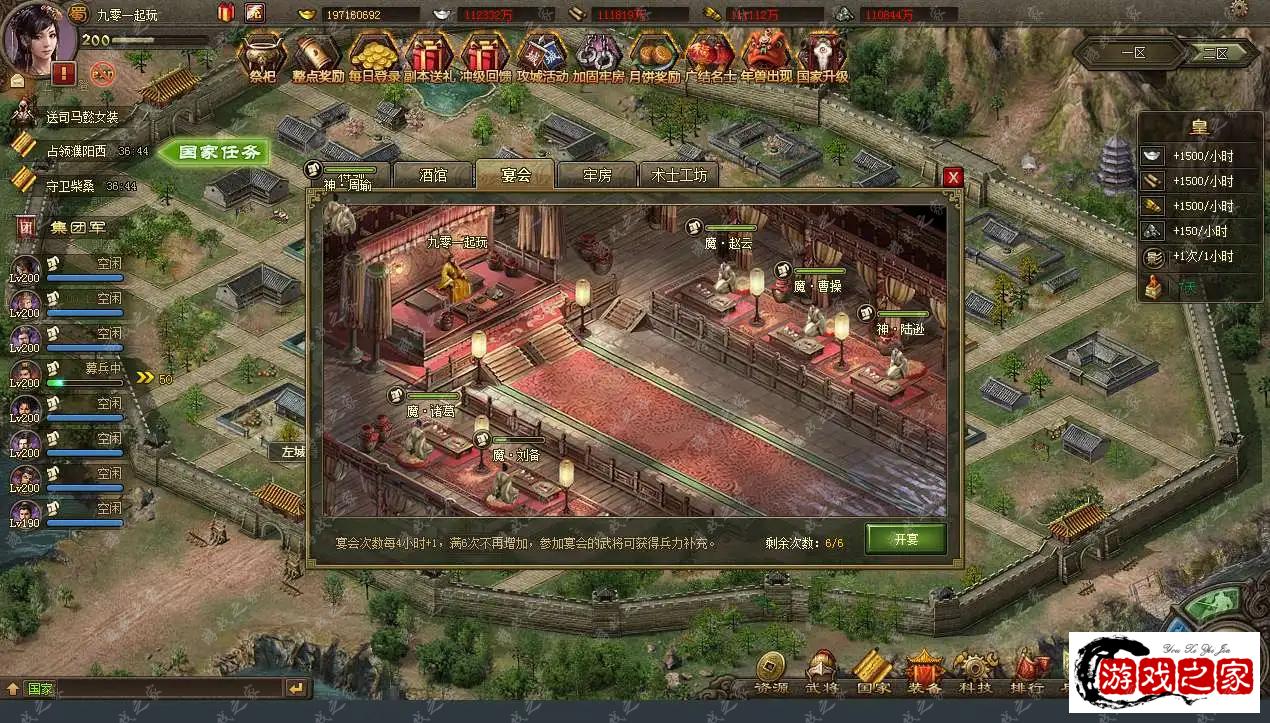Click the green 国家任务 button
1270x723 pixels.
211,152
